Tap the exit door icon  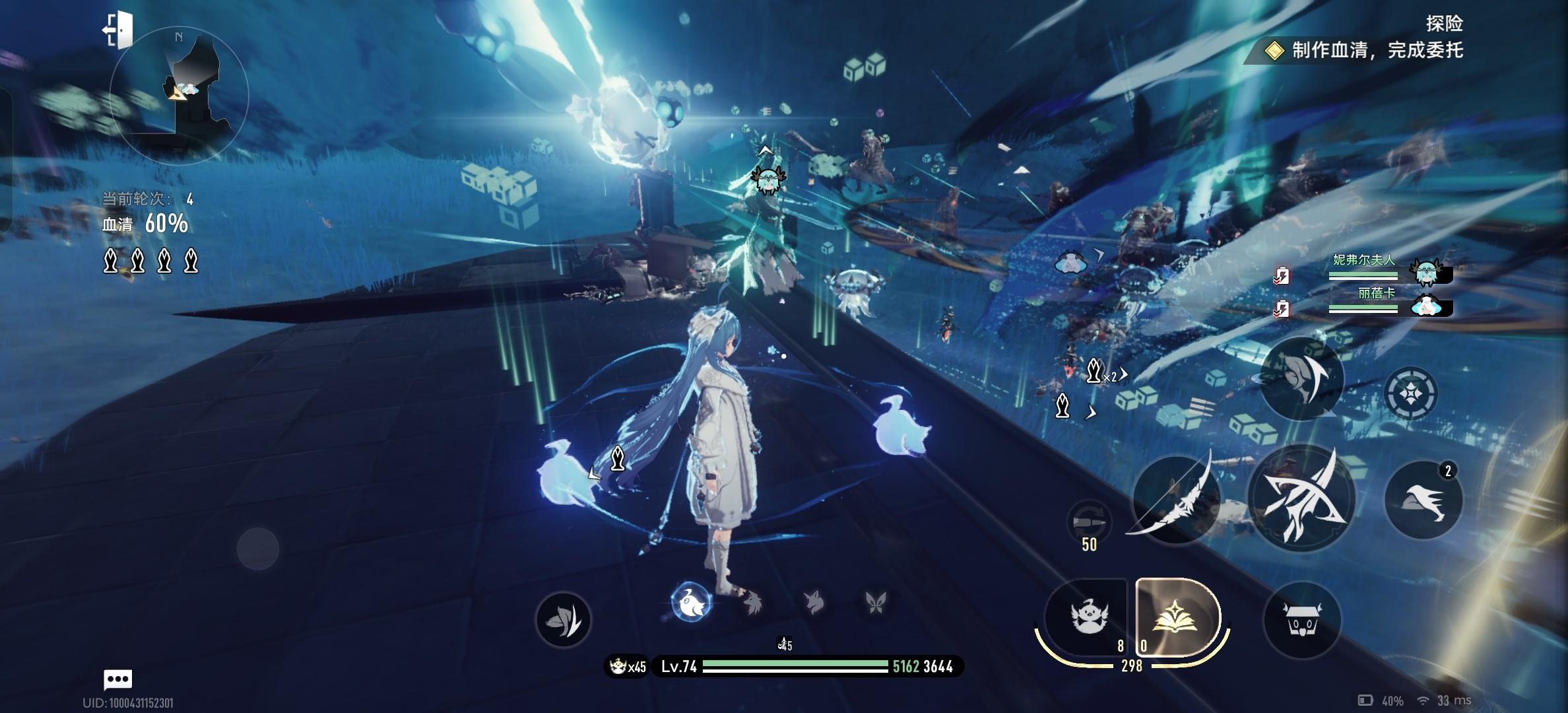tap(117, 30)
